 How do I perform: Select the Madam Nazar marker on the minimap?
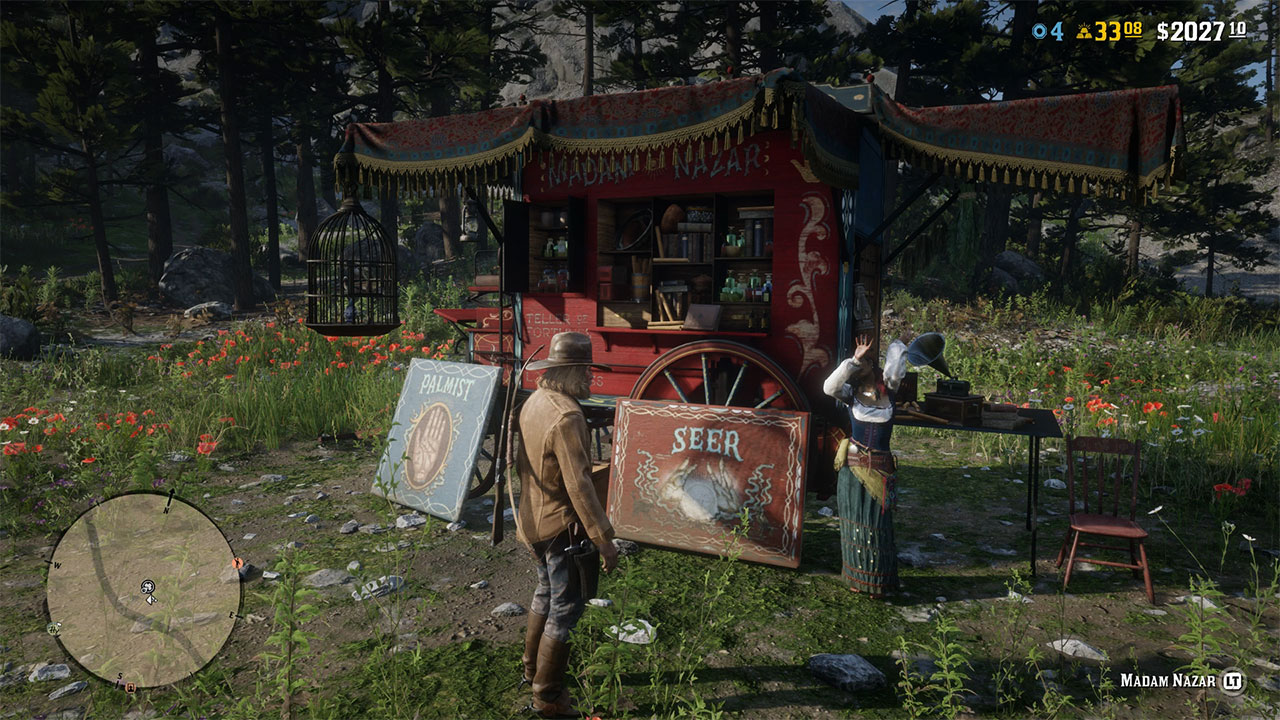click(x=147, y=584)
